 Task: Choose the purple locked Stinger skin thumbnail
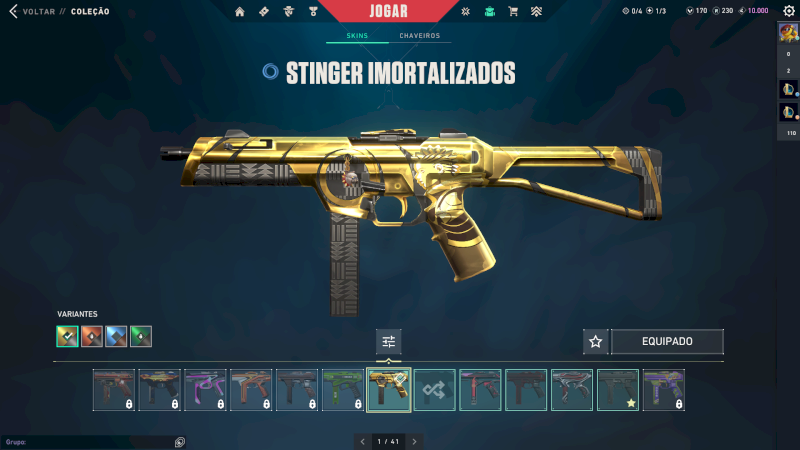click(x=205, y=390)
